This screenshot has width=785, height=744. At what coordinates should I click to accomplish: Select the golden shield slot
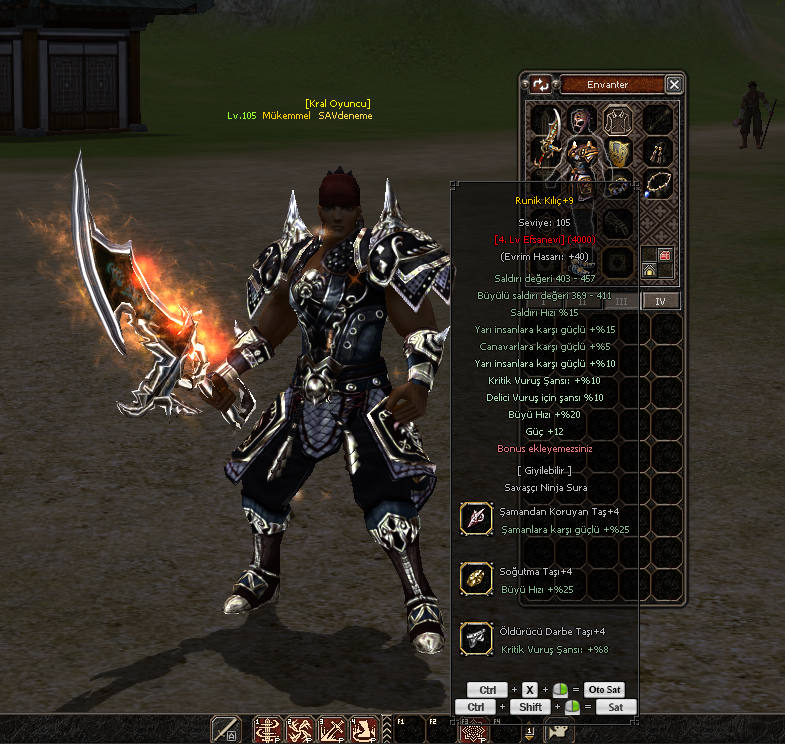[x=620, y=152]
